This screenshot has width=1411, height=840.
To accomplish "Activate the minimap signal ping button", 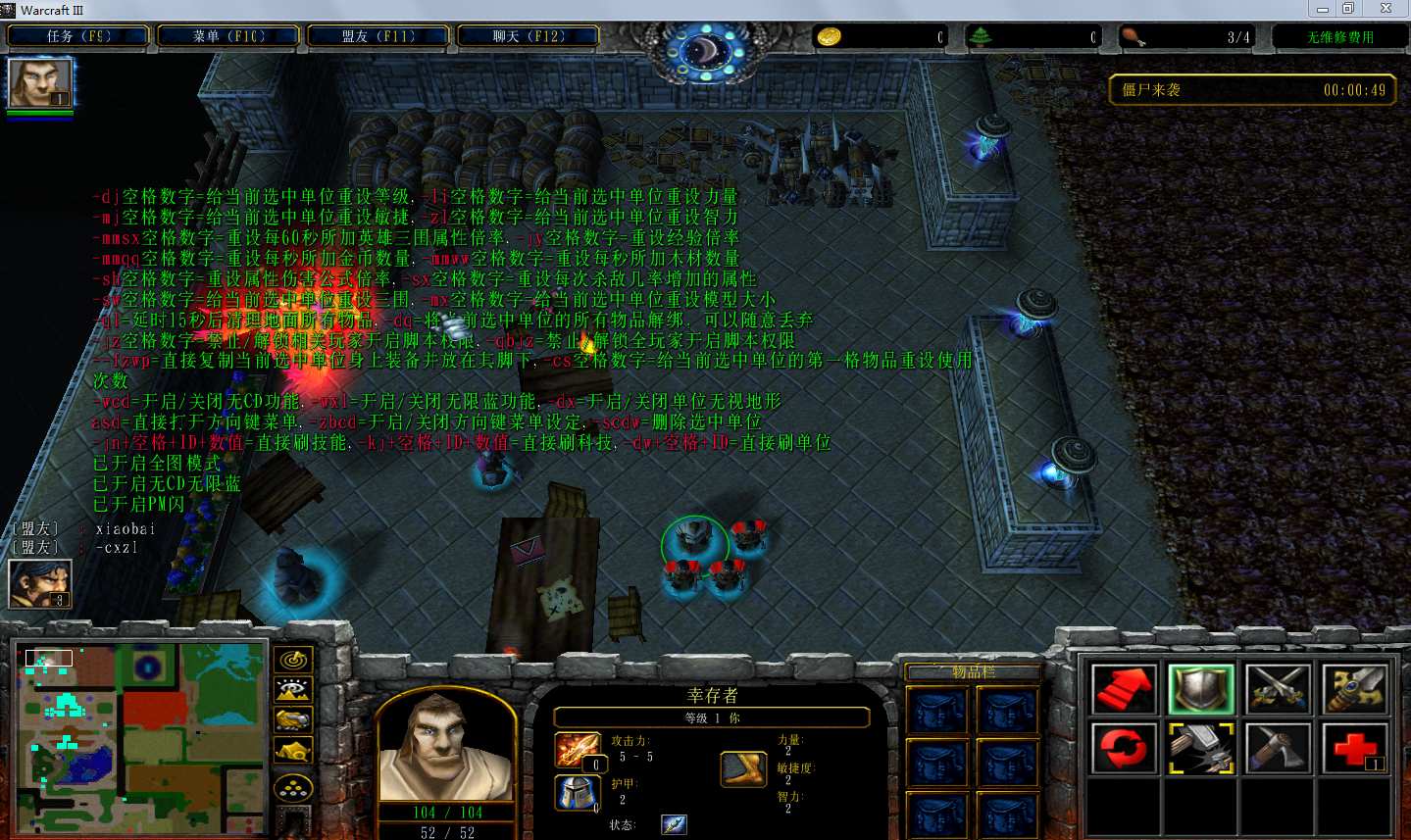I will [293, 660].
